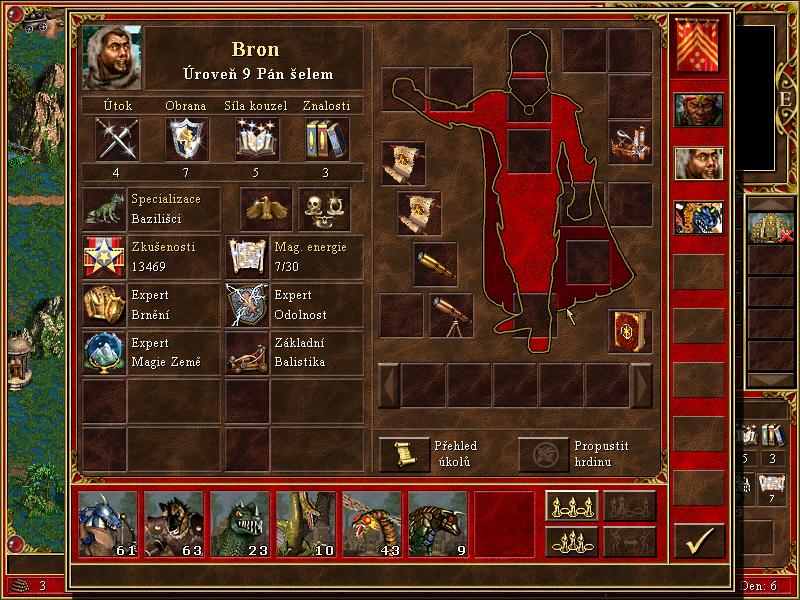
Task: Show Bron's hero portrait details
Action: [112, 58]
